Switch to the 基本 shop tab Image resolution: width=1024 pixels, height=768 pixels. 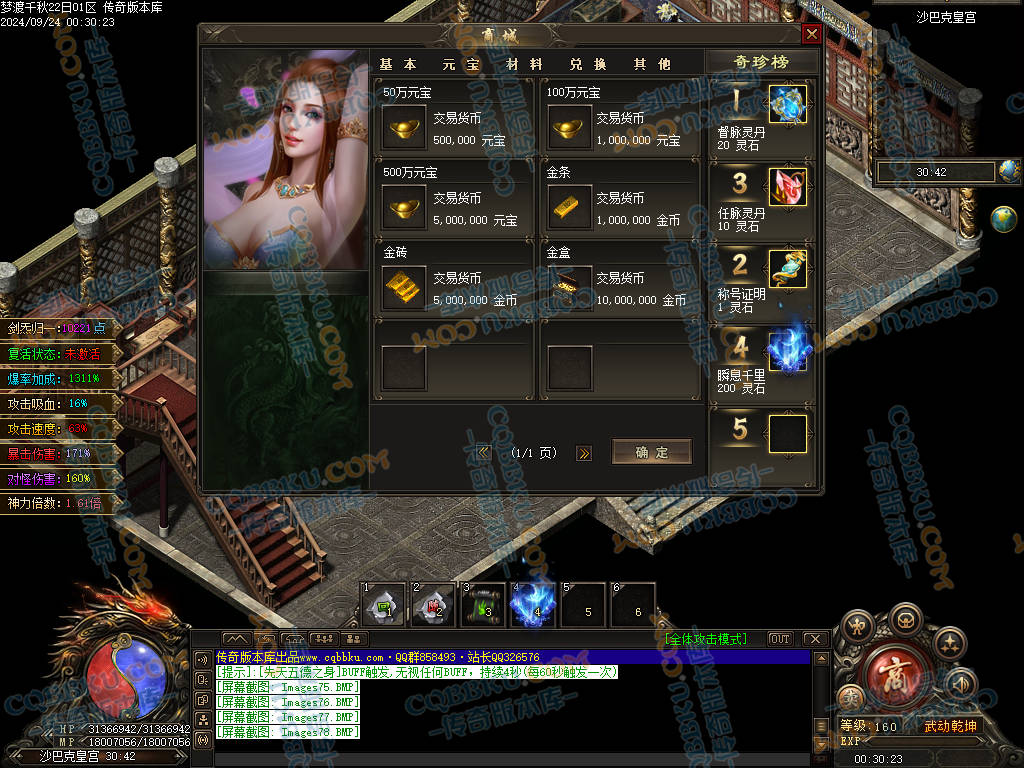(x=399, y=64)
